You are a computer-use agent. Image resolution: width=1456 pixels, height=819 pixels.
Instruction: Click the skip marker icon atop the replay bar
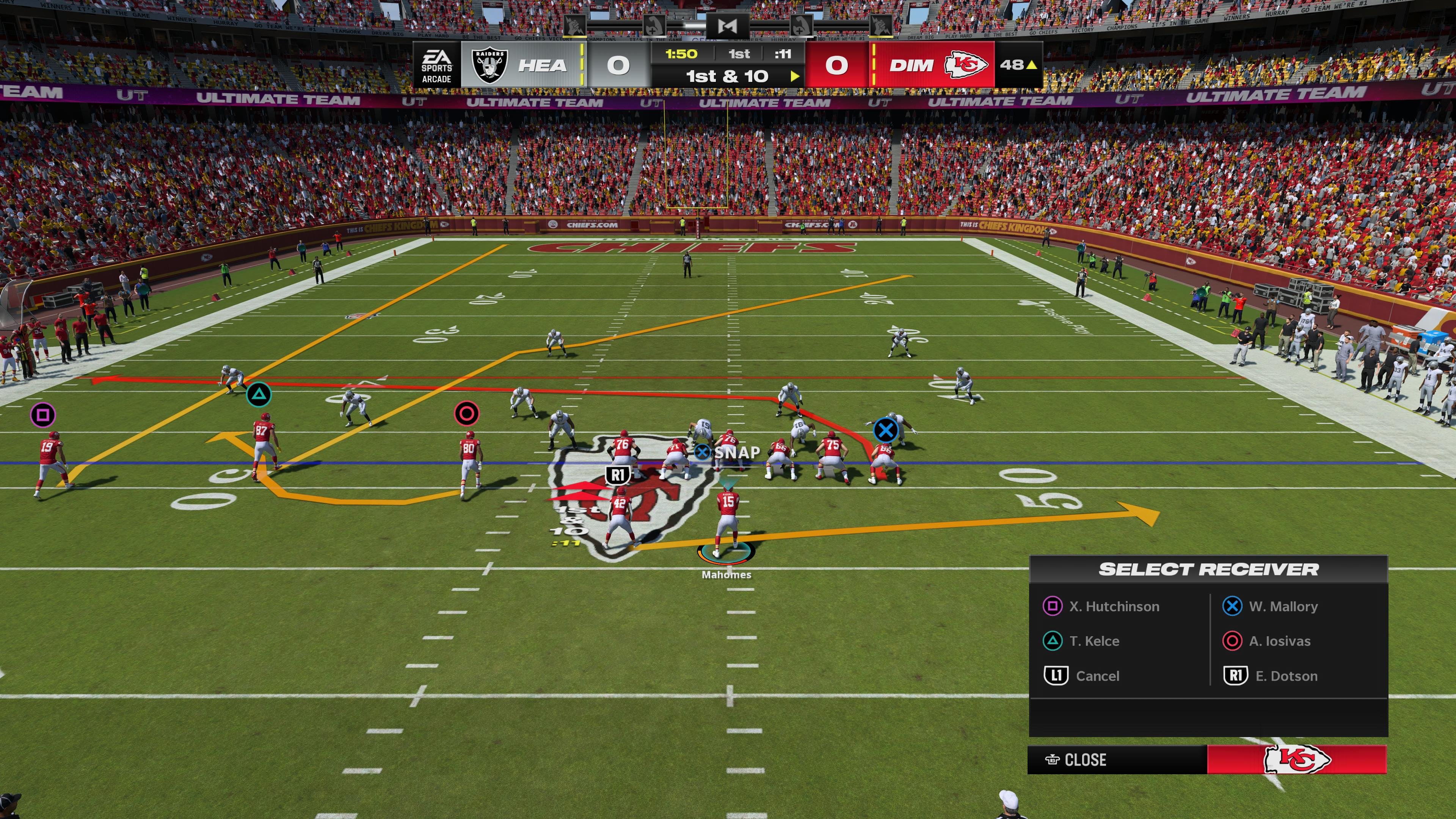coord(728,27)
